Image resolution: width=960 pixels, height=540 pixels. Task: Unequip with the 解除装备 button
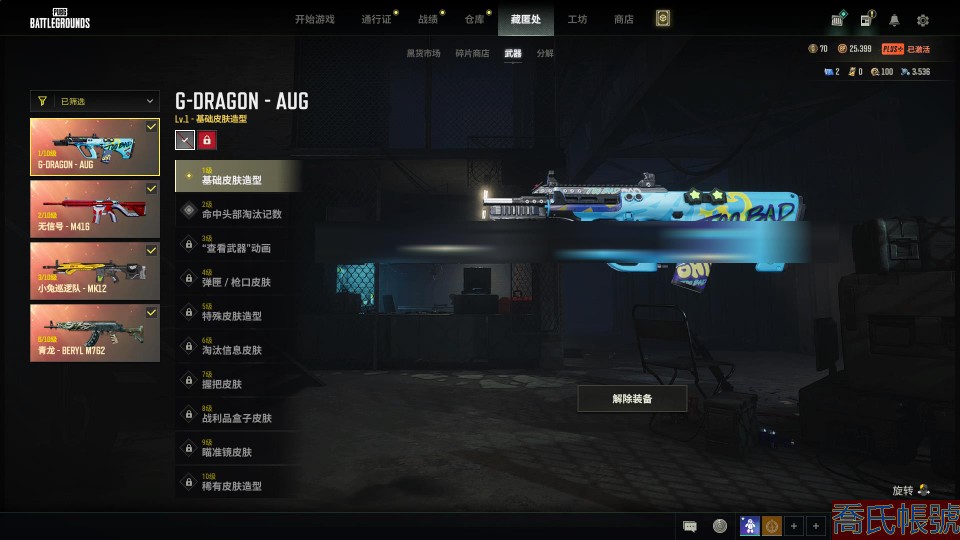pos(632,399)
